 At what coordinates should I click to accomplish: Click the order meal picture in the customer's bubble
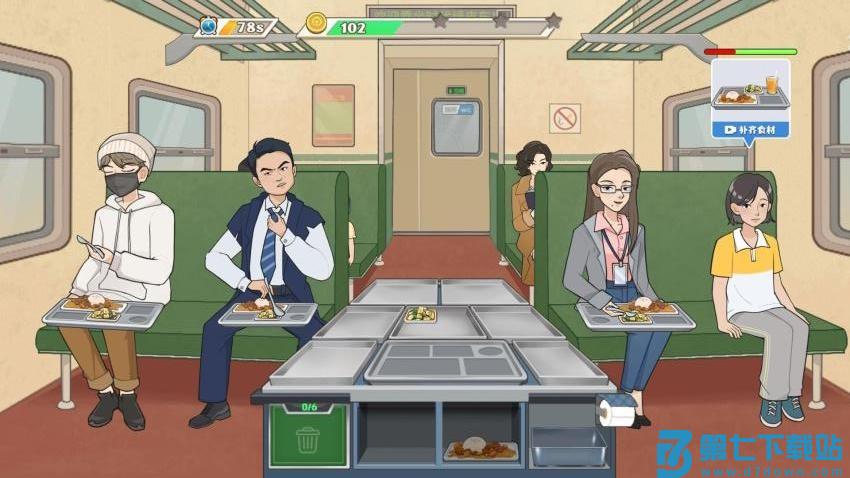[750, 91]
